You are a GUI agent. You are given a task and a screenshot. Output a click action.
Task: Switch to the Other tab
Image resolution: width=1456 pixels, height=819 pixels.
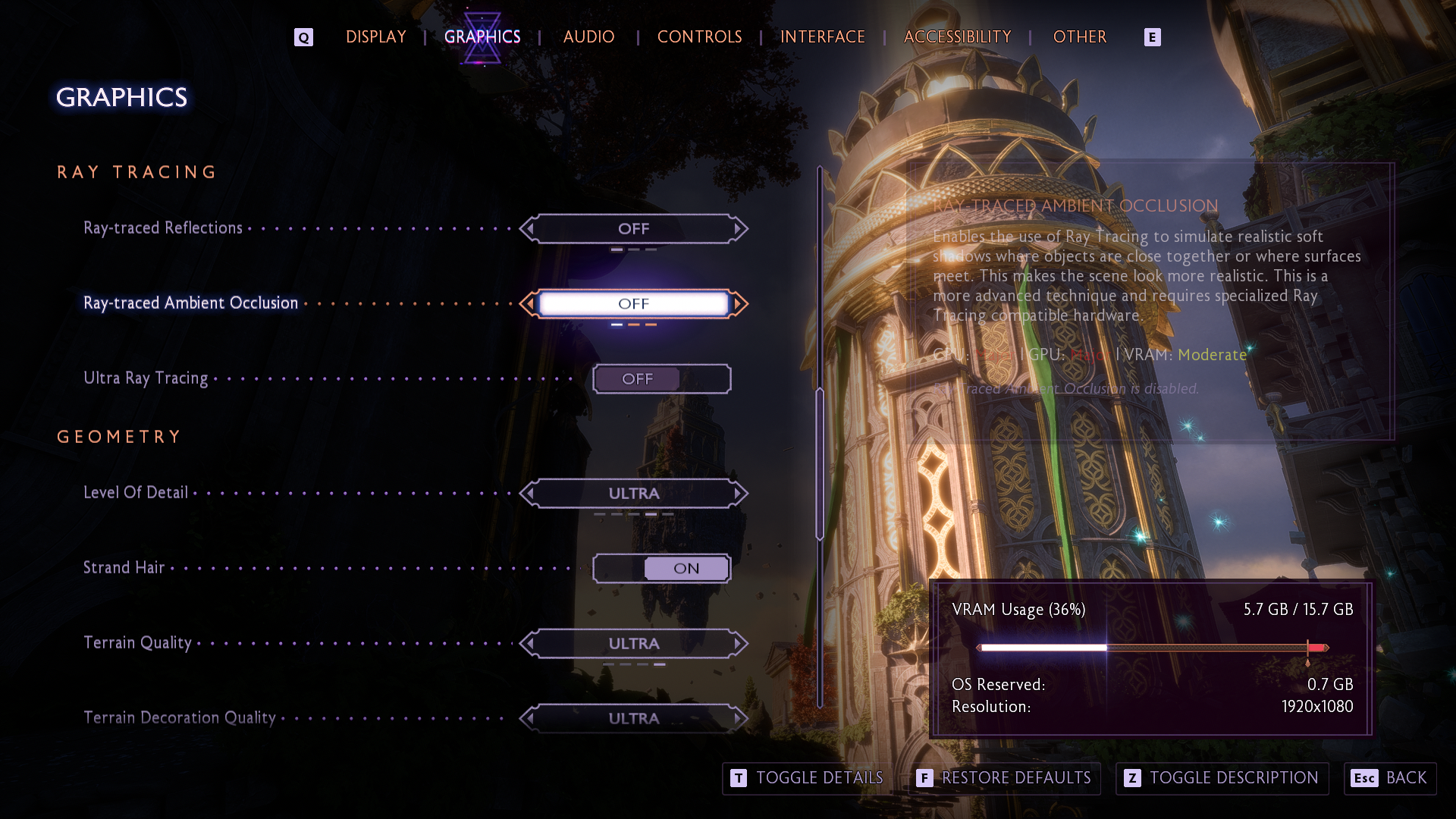click(x=1079, y=36)
